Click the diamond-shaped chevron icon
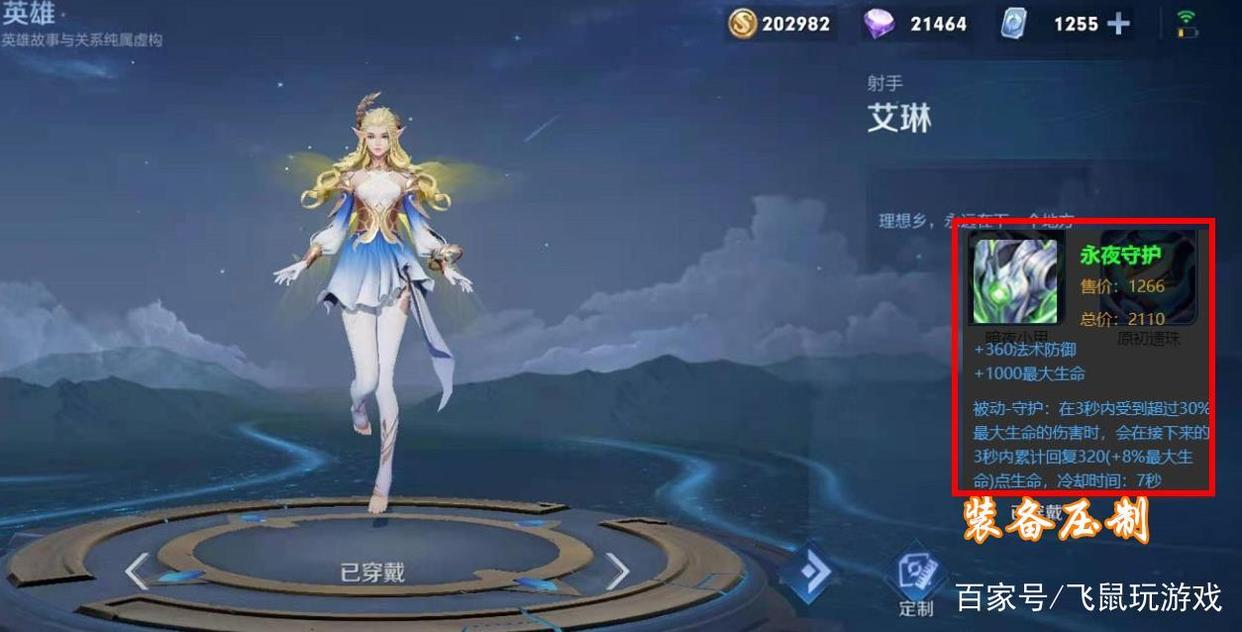 click(x=812, y=571)
